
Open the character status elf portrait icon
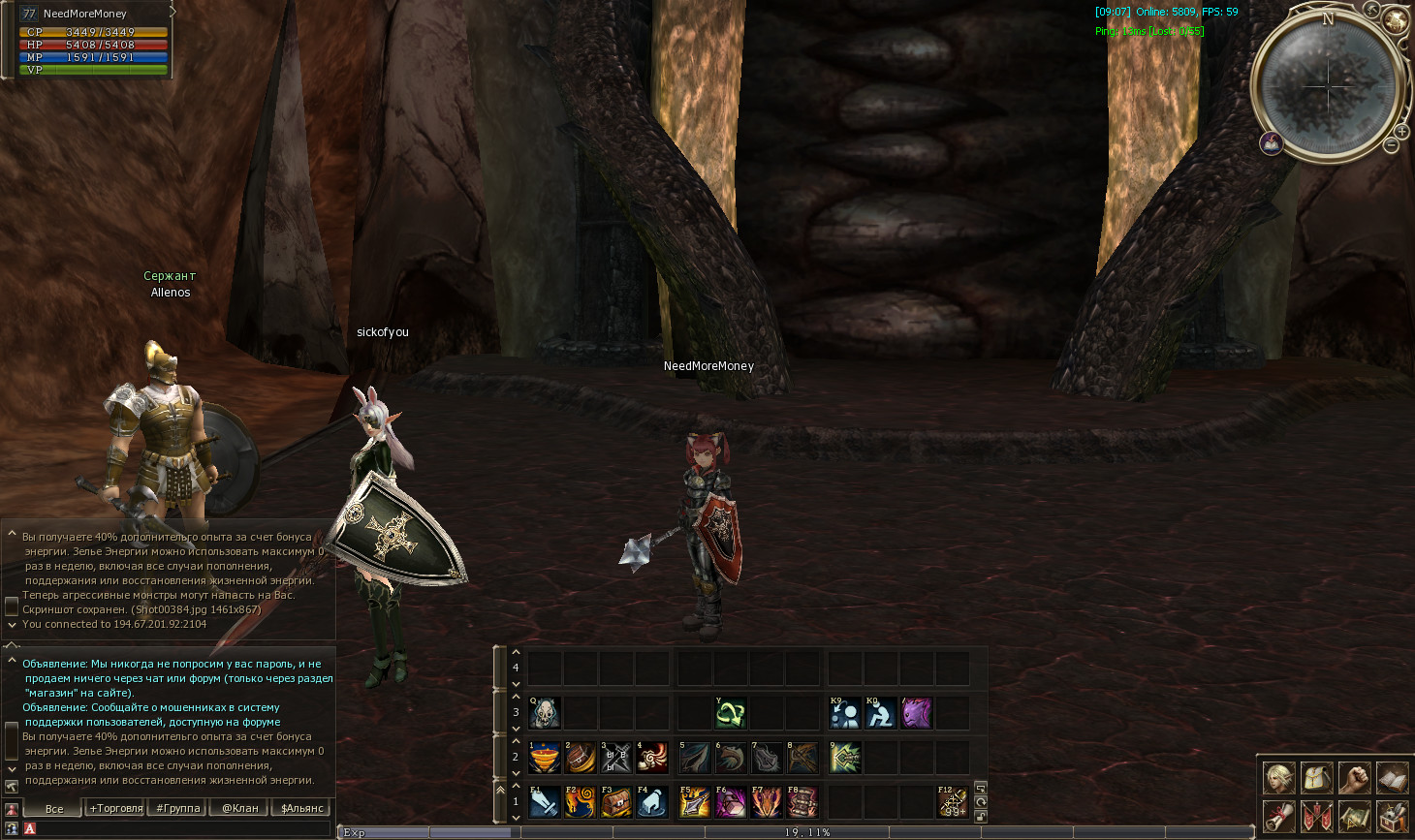click(x=1278, y=777)
